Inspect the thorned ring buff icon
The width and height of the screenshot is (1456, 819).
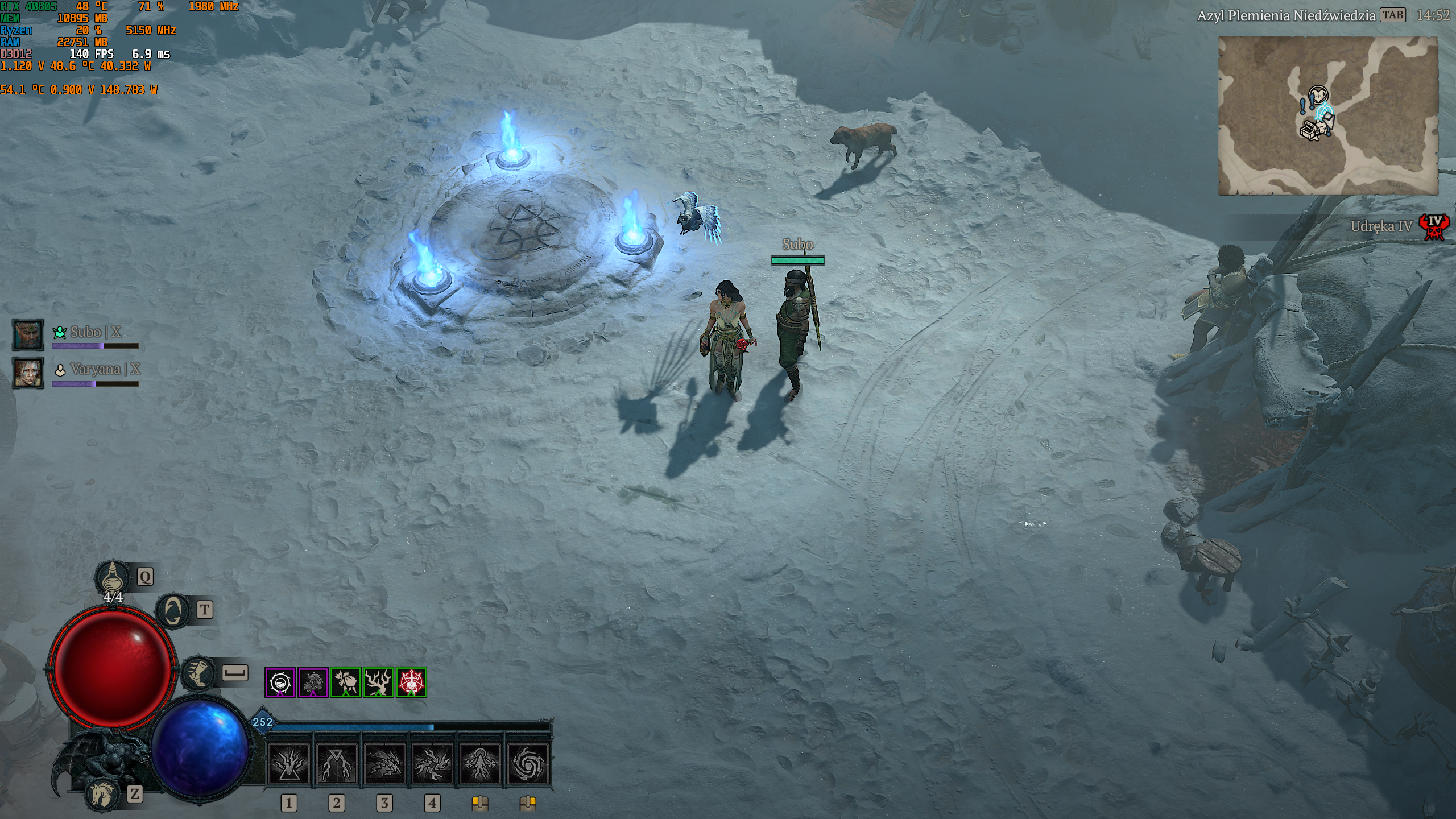[x=280, y=682]
